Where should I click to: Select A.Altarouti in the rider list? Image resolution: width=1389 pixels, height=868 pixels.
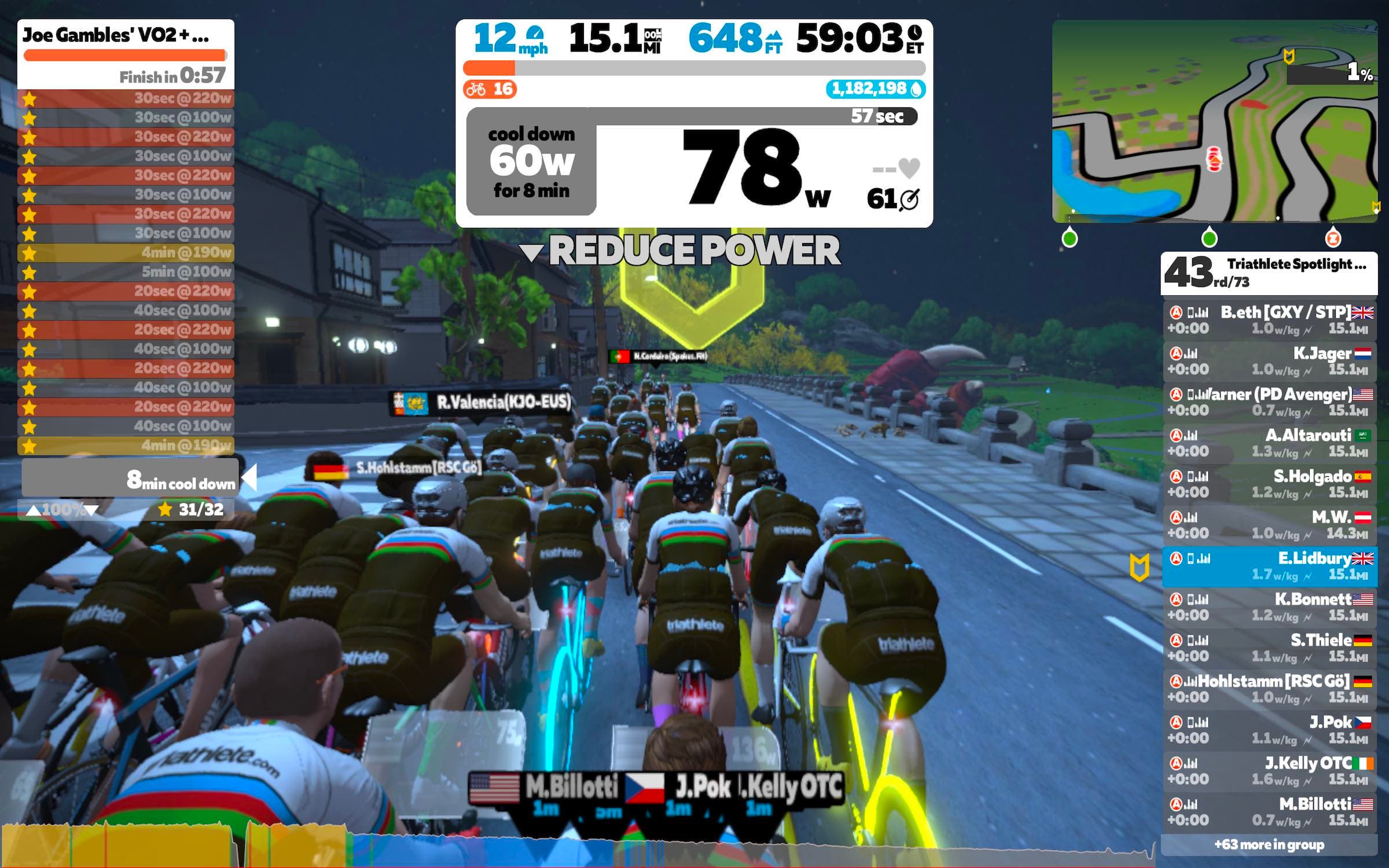pyautogui.click(x=1269, y=443)
